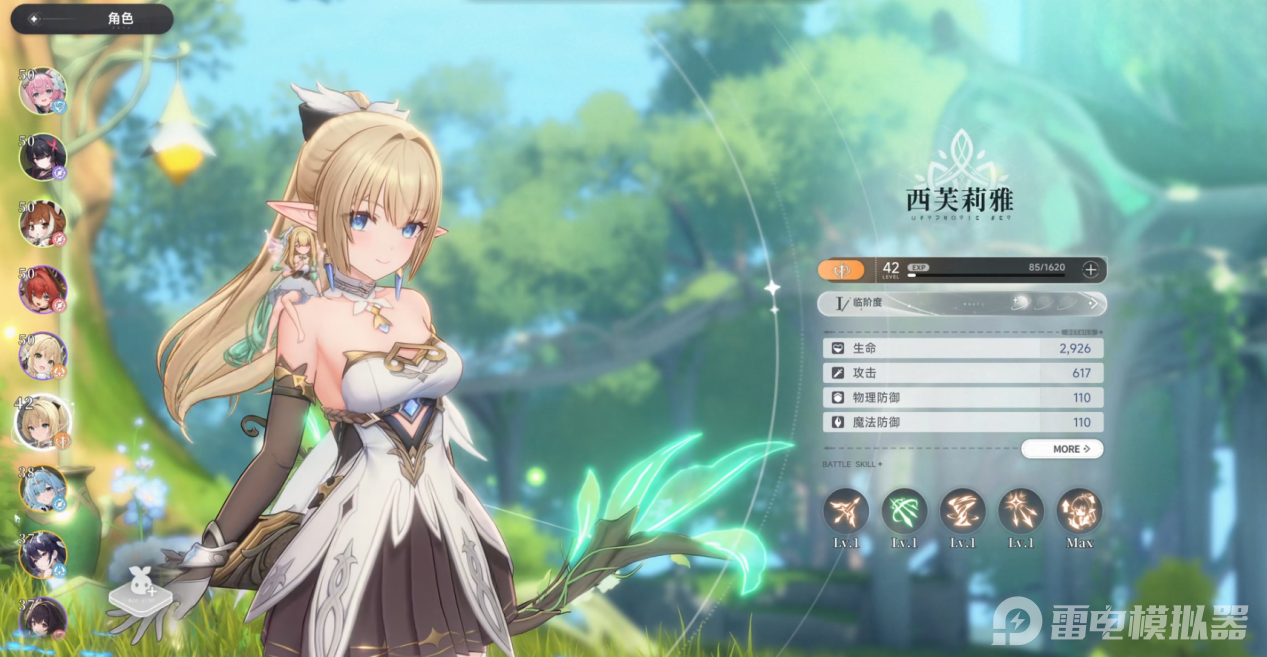The image size is (1267, 657).
Task: Open the whirlwind battle skill icon
Action: (x=963, y=511)
